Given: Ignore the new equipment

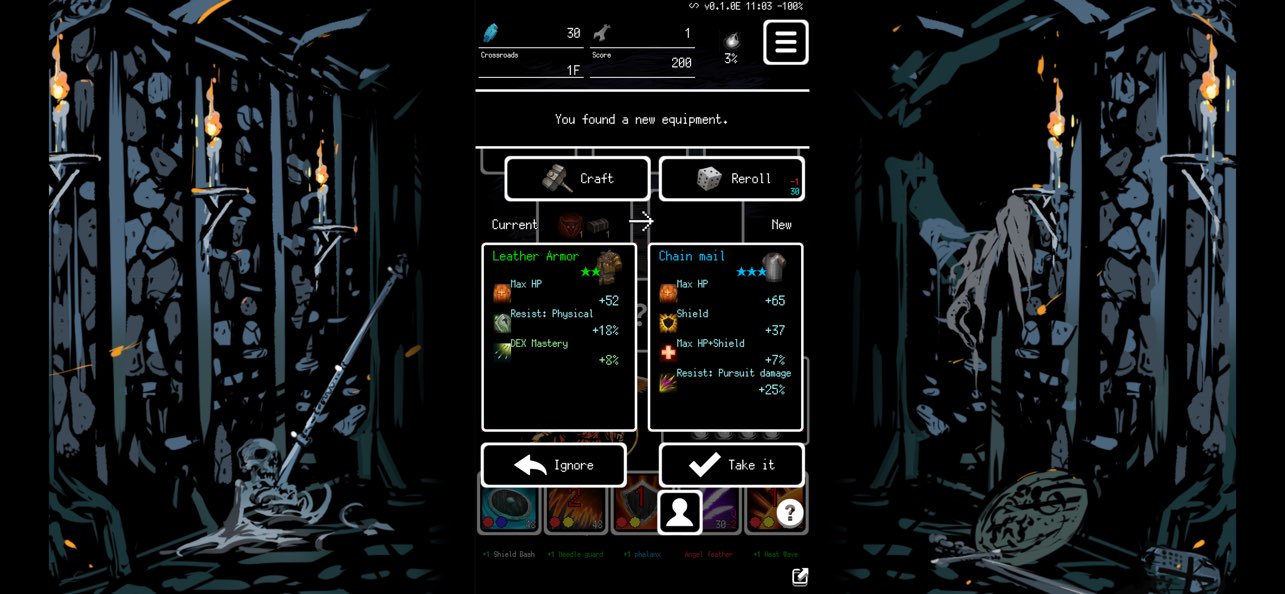Looking at the screenshot, I should click(x=554, y=465).
